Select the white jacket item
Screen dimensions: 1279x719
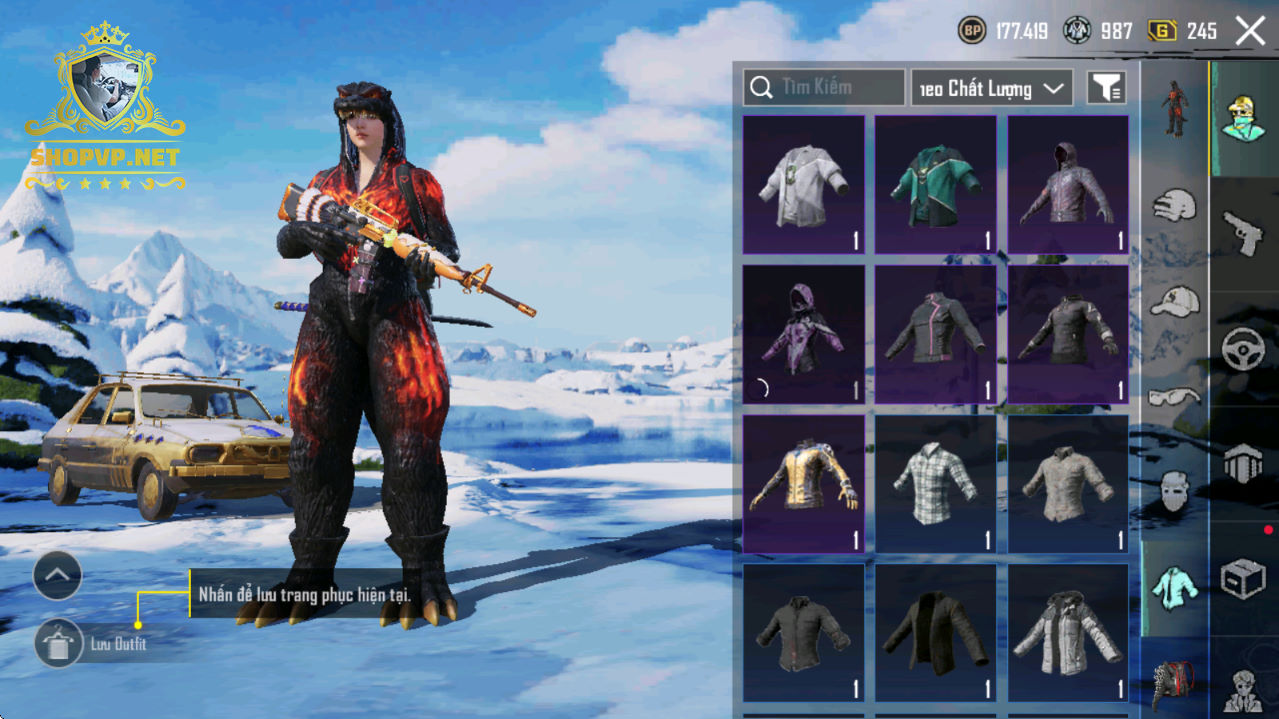pos(804,185)
